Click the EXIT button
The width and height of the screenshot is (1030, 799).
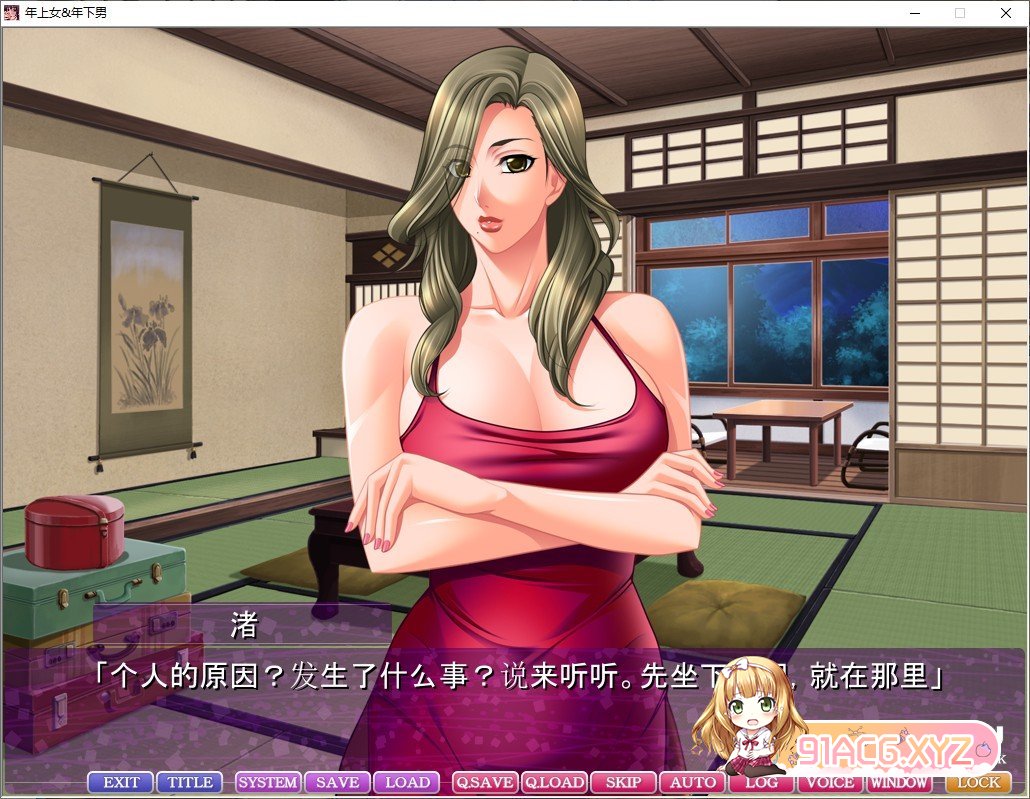tap(121, 782)
